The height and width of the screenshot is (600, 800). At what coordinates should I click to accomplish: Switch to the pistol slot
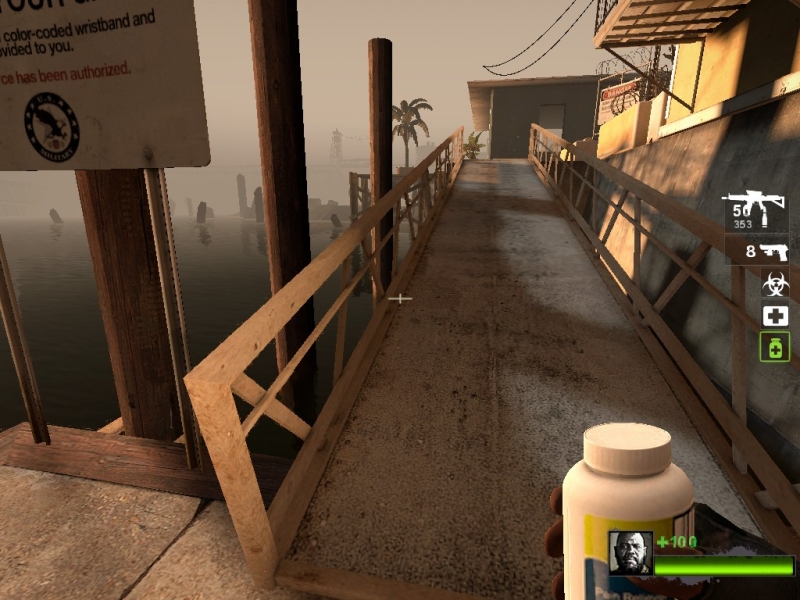(759, 251)
